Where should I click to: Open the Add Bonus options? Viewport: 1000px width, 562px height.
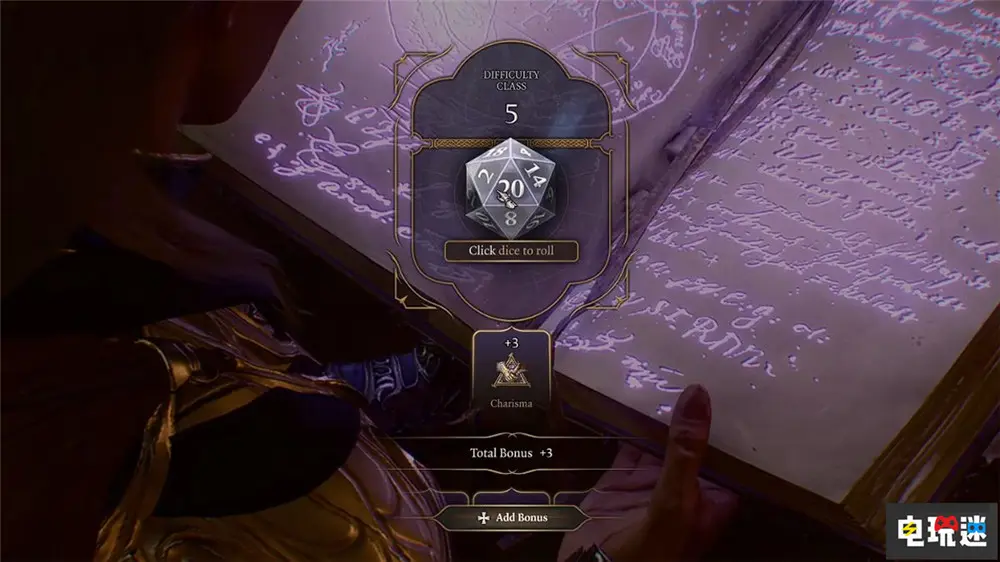point(511,518)
